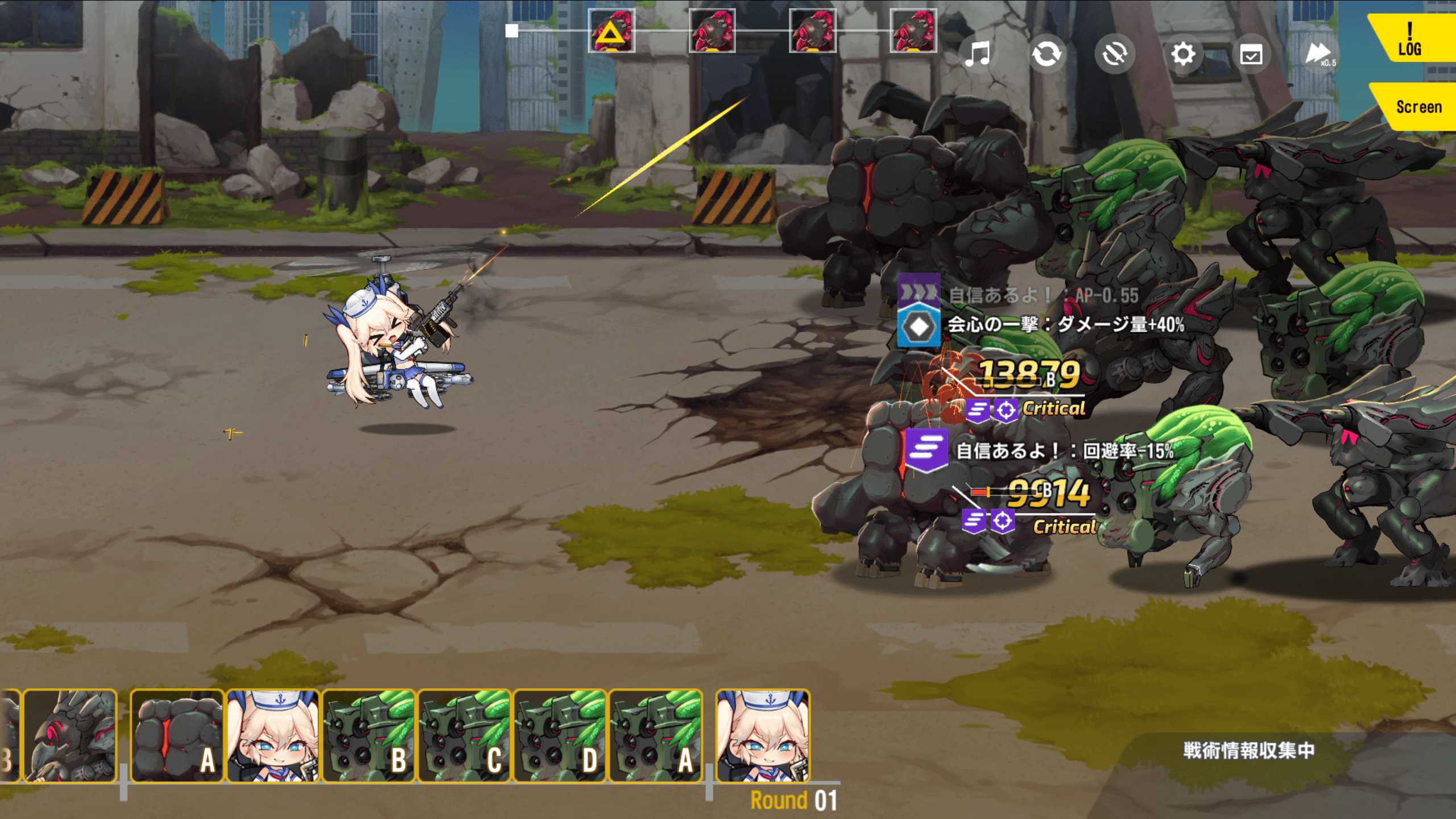Screen dimensions: 1456x819
Task: Click the checkmark window icon
Action: click(x=1251, y=55)
